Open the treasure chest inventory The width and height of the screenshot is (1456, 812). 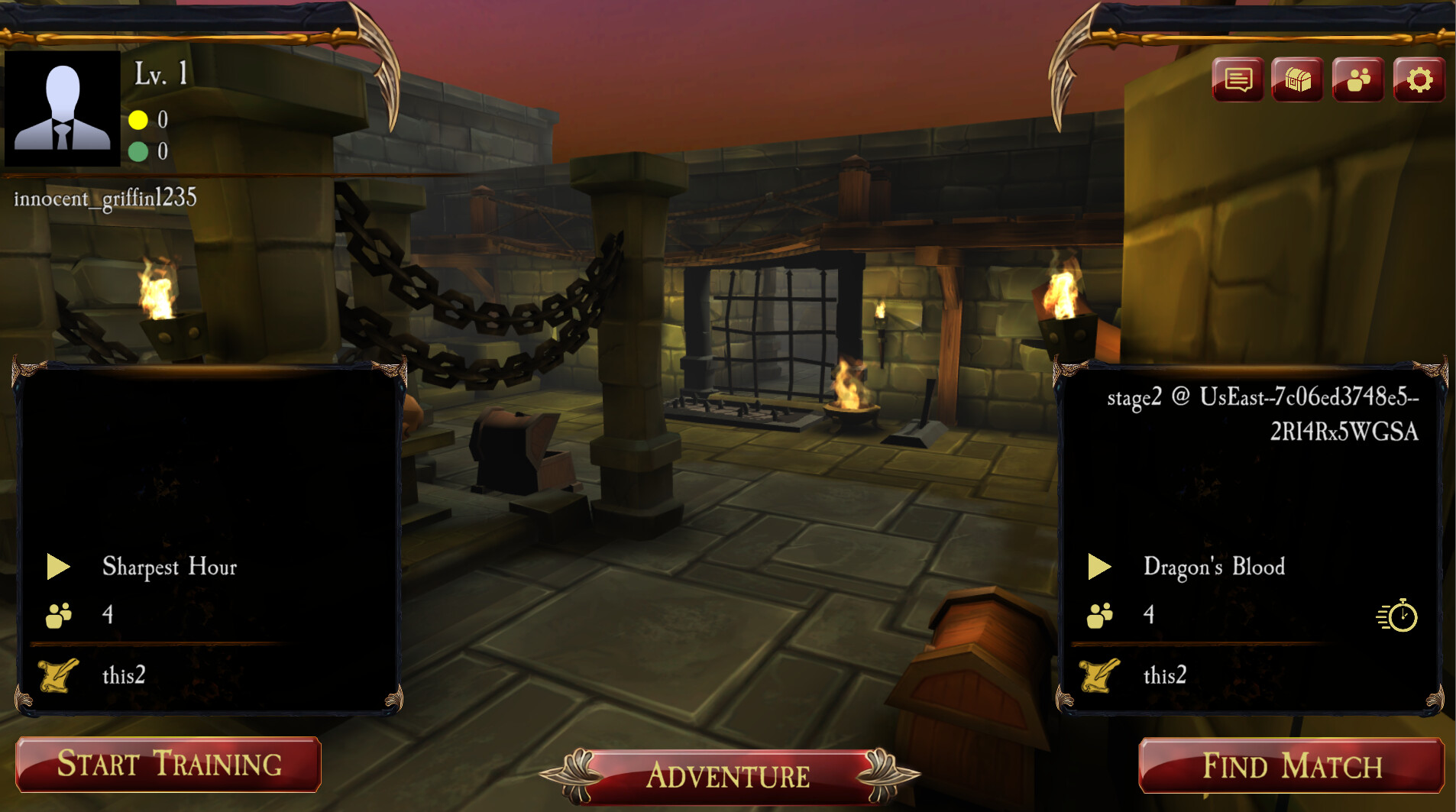click(x=1297, y=79)
